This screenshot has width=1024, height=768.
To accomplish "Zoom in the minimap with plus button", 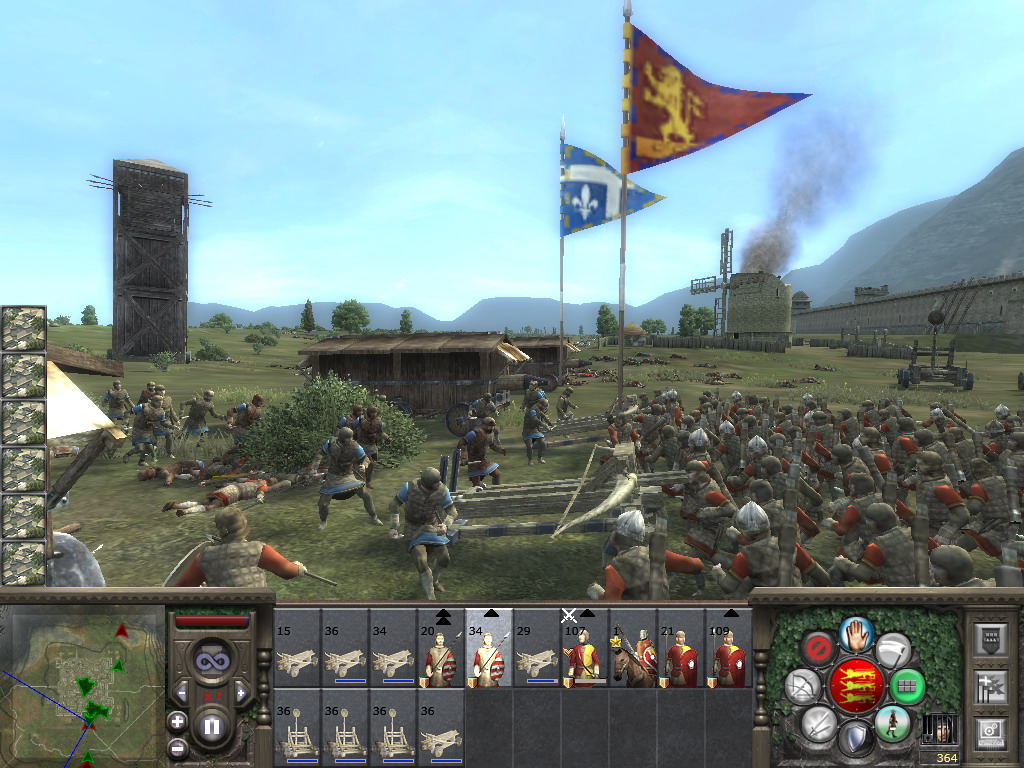I will pyautogui.click(x=177, y=721).
